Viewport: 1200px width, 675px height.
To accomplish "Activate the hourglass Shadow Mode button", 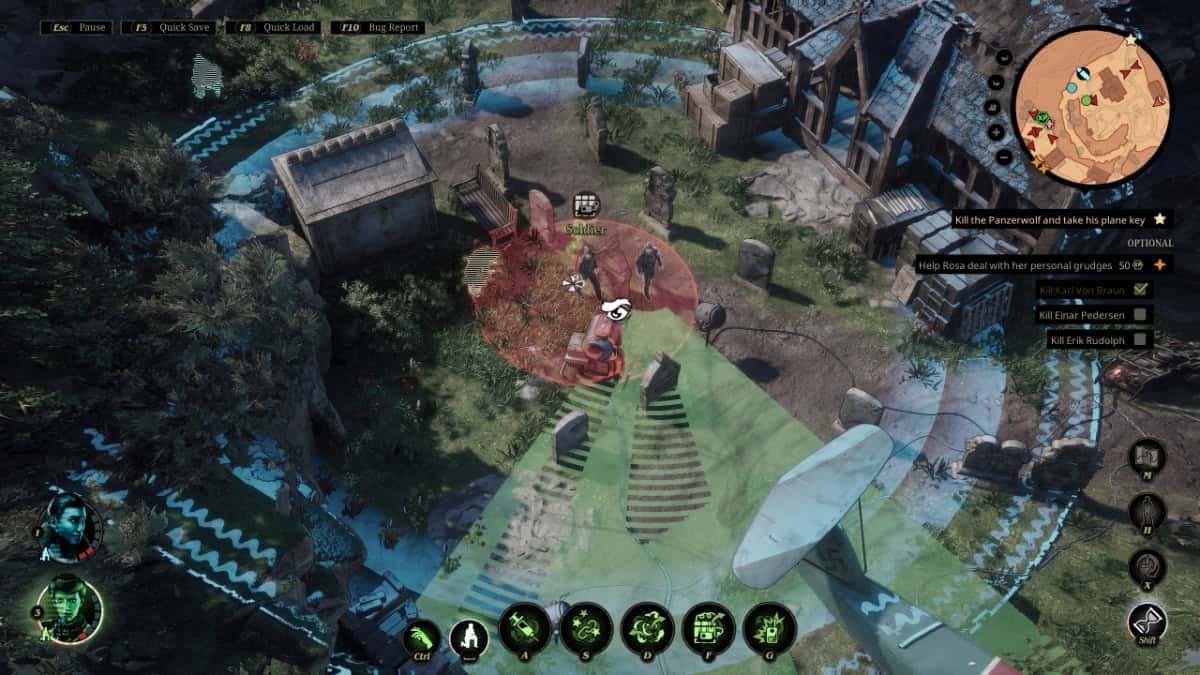I will (x=1147, y=622).
